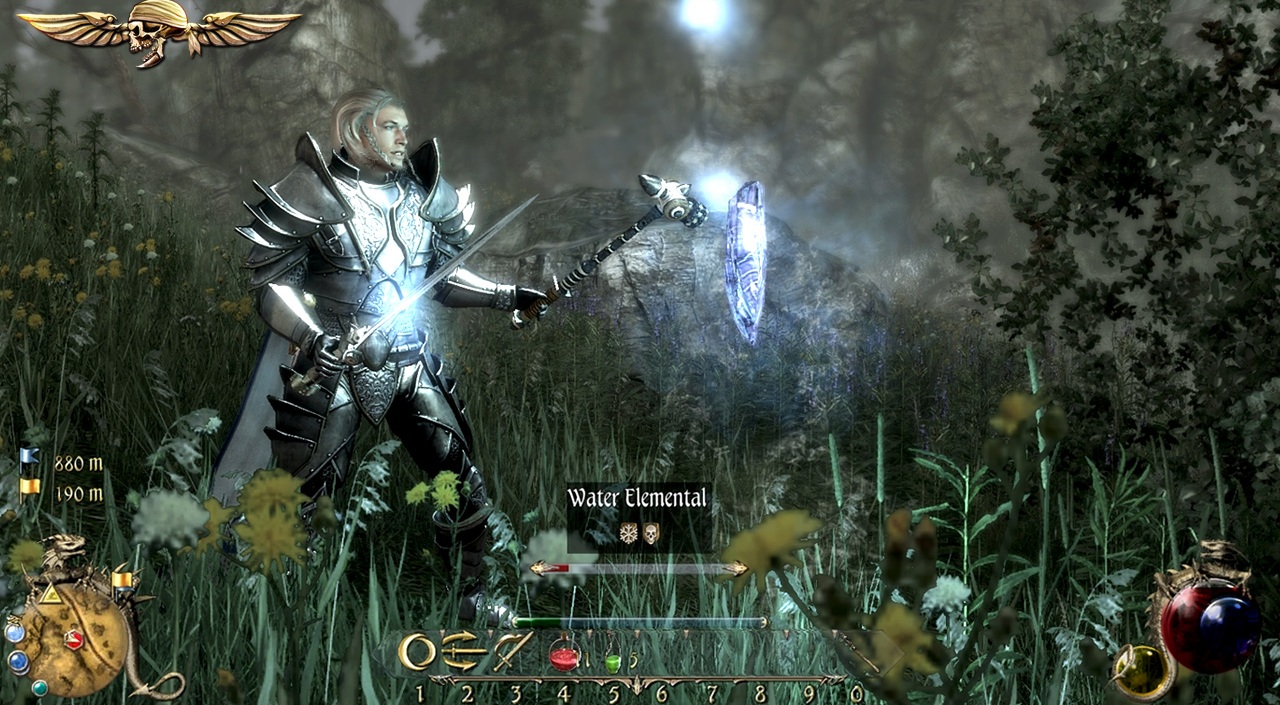This screenshot has height=705, width=1280.
Task: Activate the golden ring skill in slot 1
Action: 417,652
